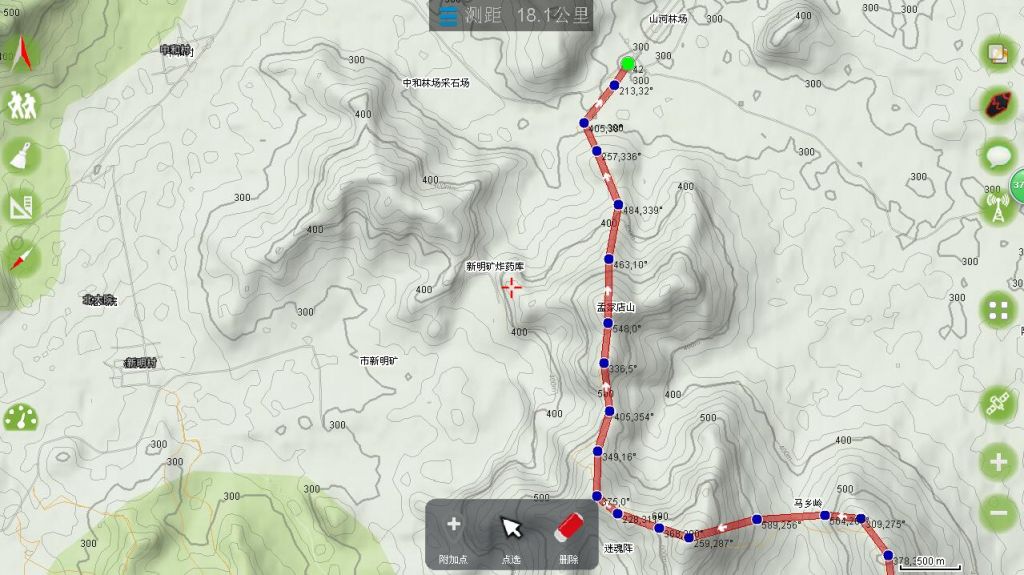Tap the radio antenna tower icon
The image size is (1024, 575).
click(x=997, y=208)
